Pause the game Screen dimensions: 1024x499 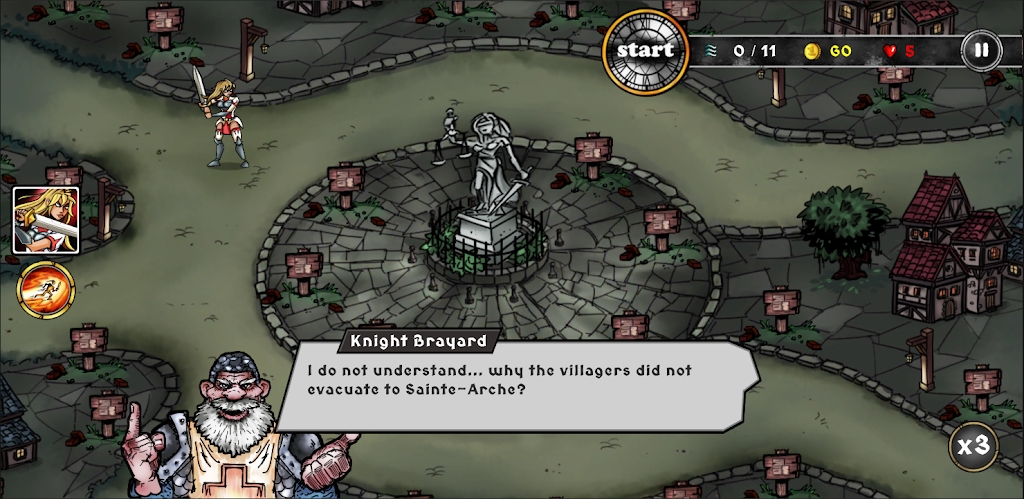[981, 49]
